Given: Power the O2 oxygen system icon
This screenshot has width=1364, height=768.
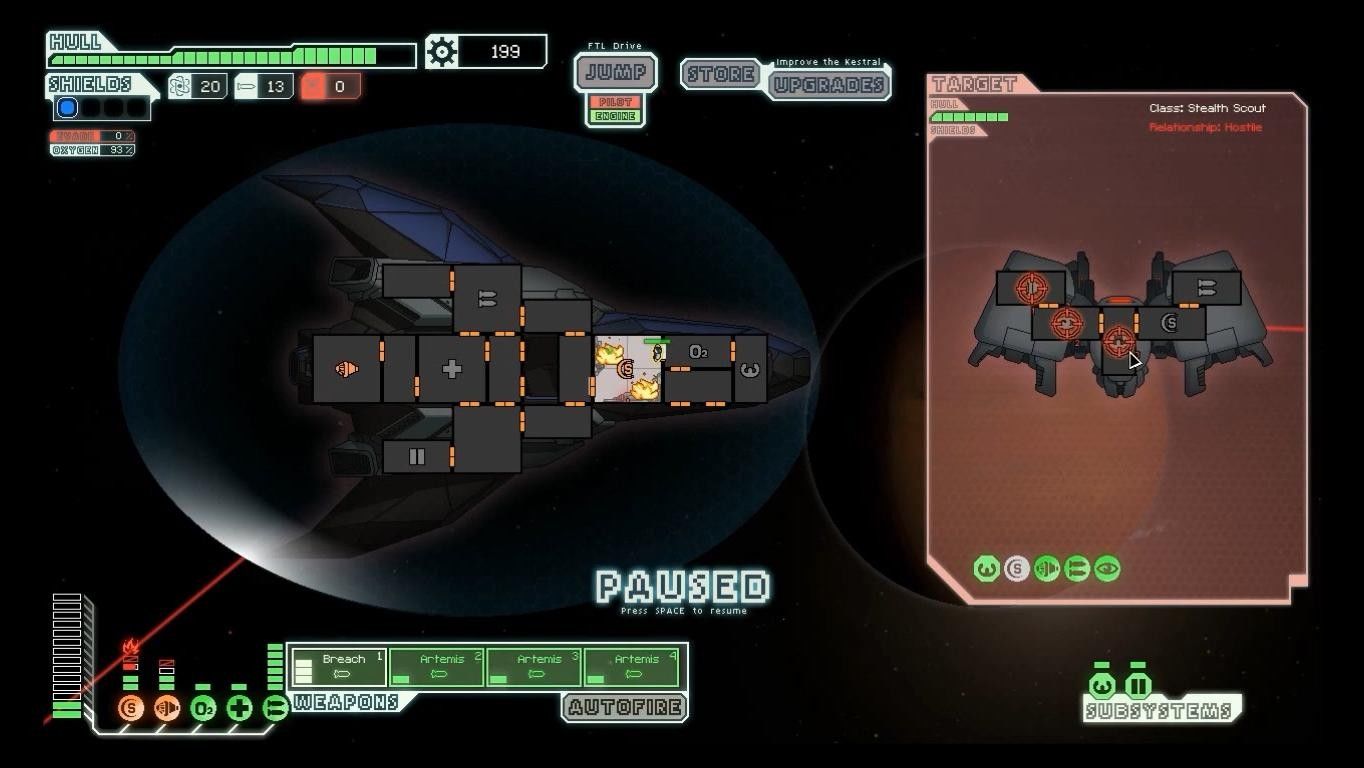Looking at the screenshot, I should pyautogui.click(x=203, y=709).
